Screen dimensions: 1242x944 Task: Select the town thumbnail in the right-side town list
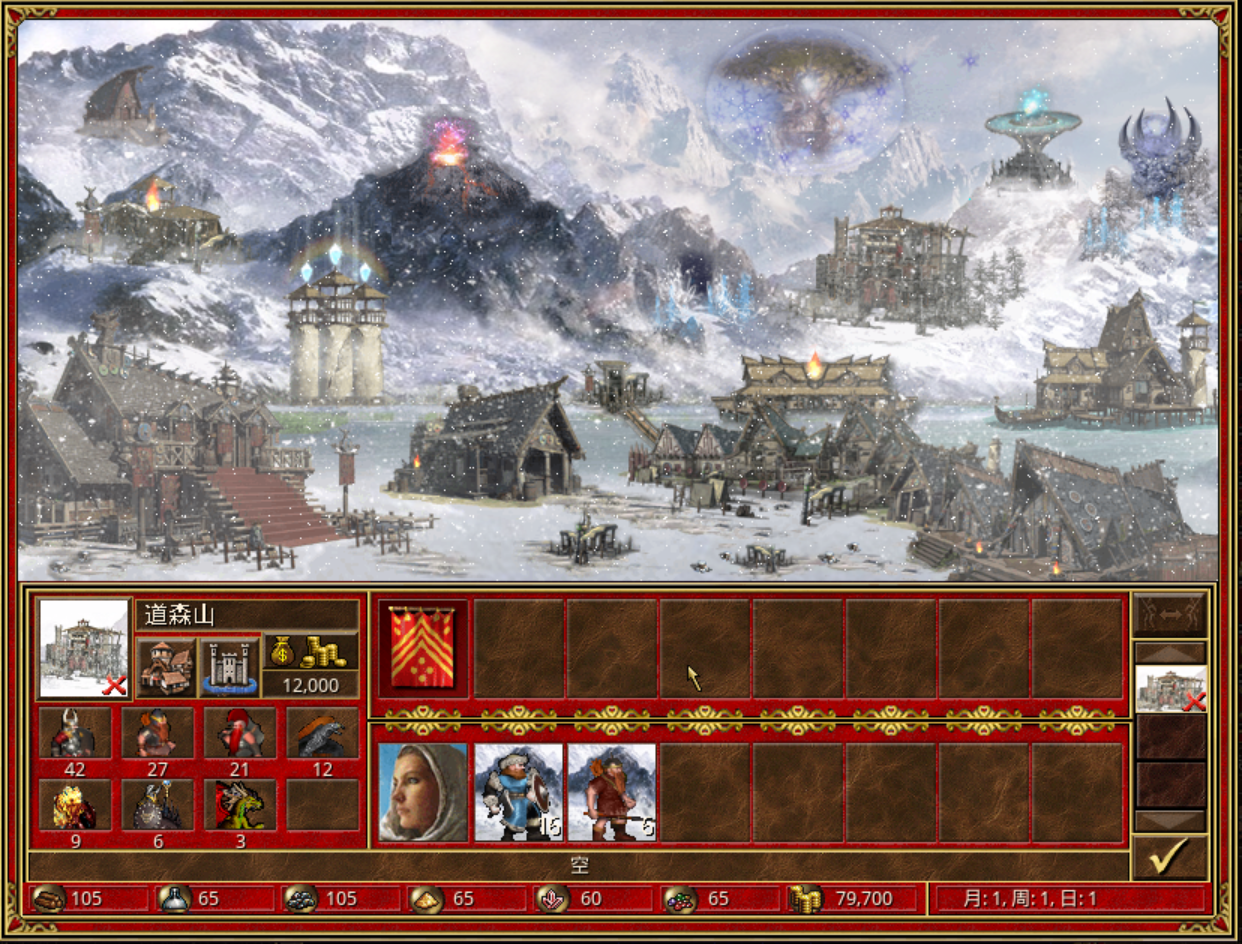tap(1171, 688)
